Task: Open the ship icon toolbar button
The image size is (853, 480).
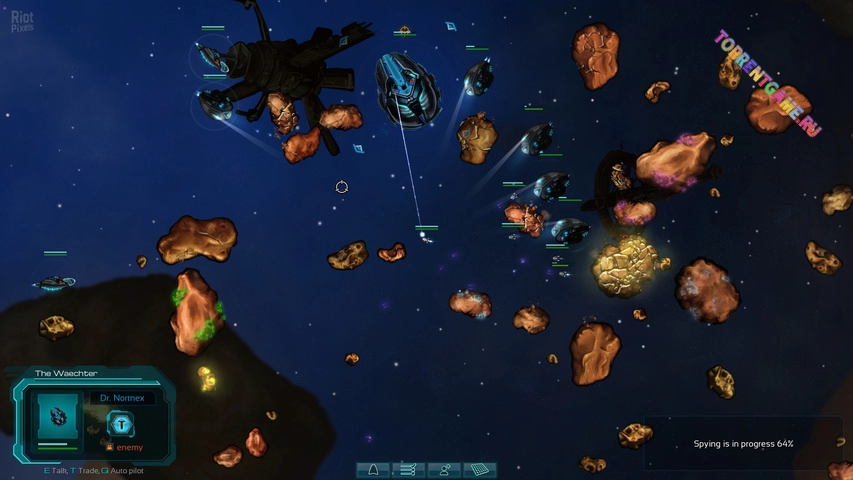Action: (x=374, y=469)
